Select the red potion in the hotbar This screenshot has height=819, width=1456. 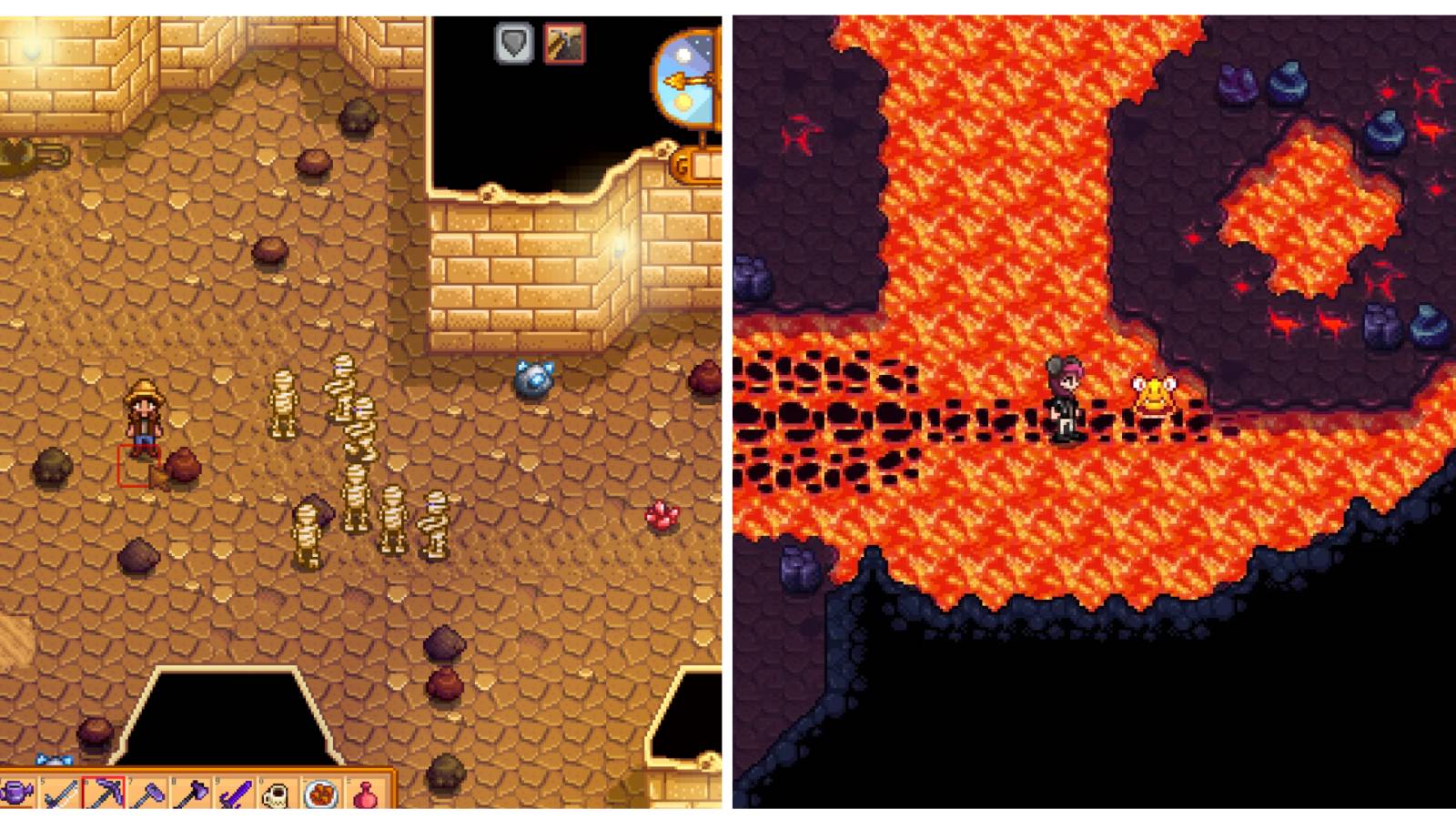[x=366, y=795]
